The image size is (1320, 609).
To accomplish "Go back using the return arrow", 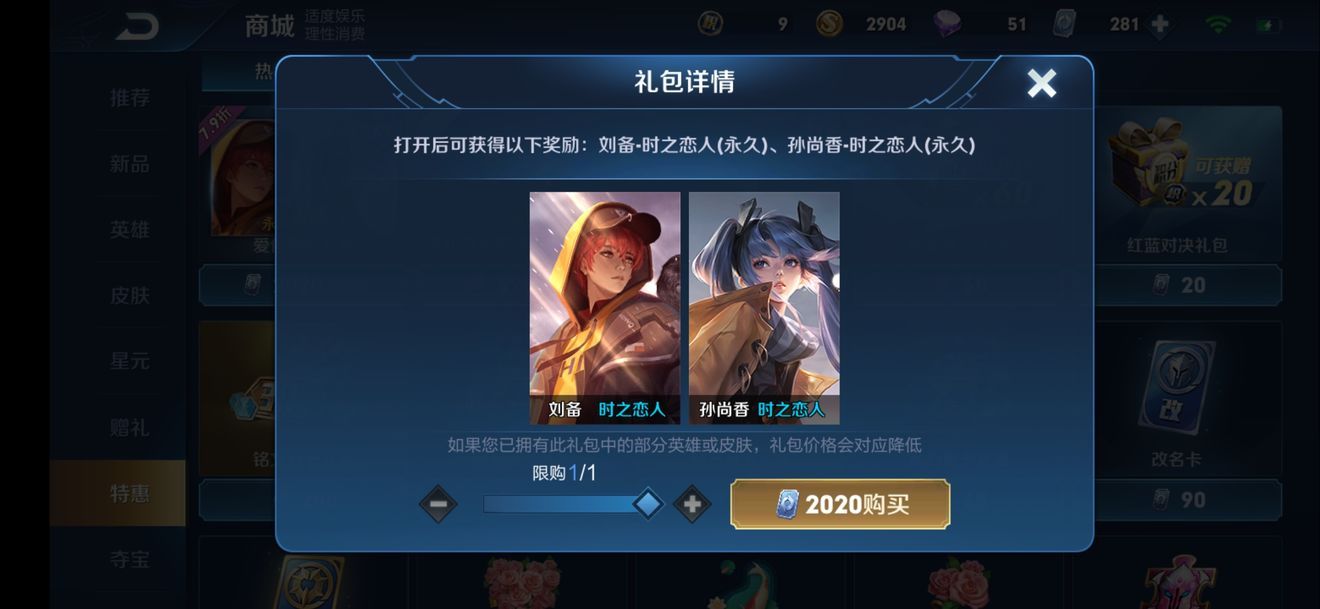I will click(x=137, y=27).
